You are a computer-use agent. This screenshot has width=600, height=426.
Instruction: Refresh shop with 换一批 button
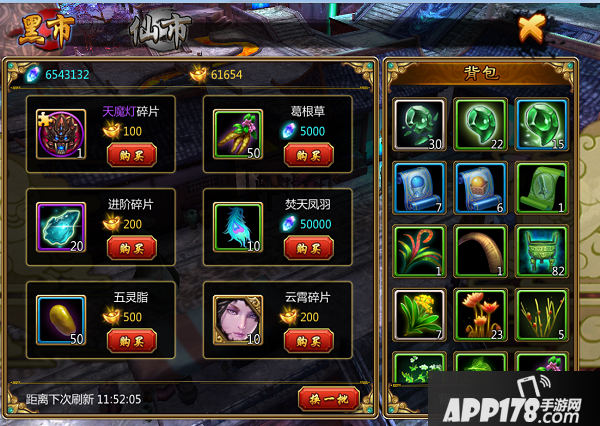(328, 398)
